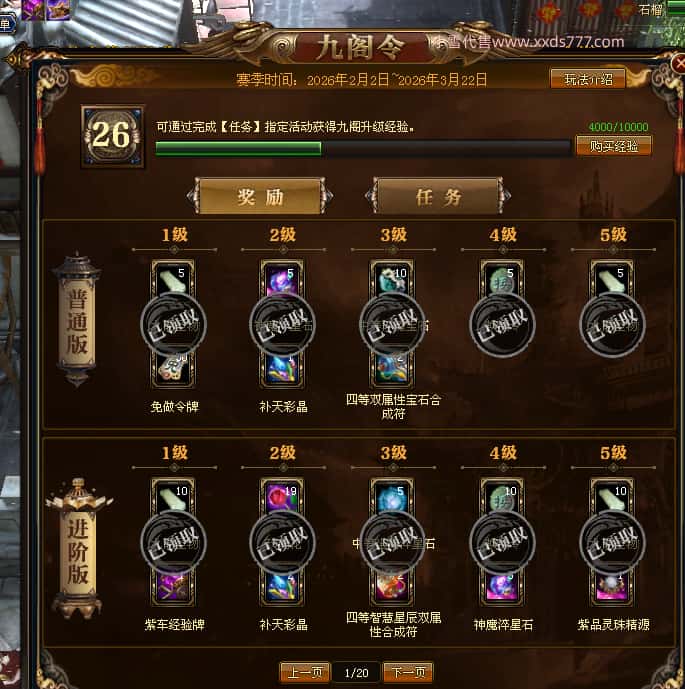Image resolution: width=685 pixels, height=689 pixels.
Task: Switch to the 奖励 rewards tab
Action: tap(260, 197)
